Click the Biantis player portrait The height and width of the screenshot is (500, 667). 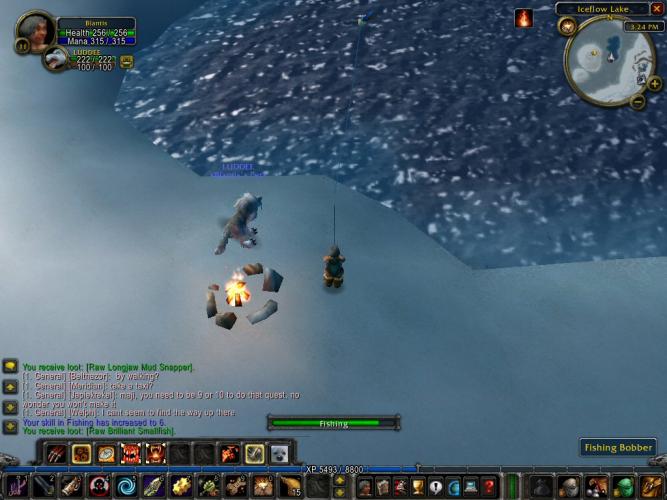[x=36, y=27]
